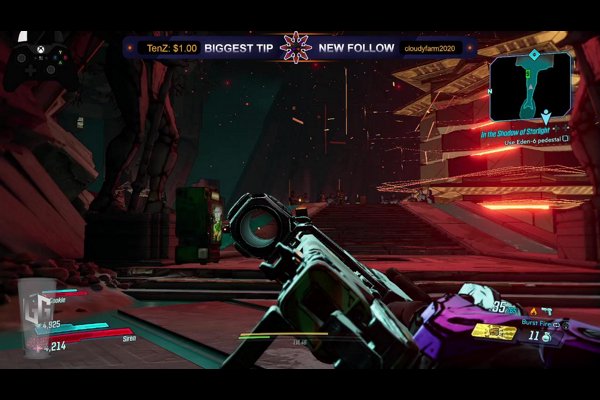The image size is (600, 400).
Task: Click the player location arrow on the minimap
Action: [x=547, y=113]
